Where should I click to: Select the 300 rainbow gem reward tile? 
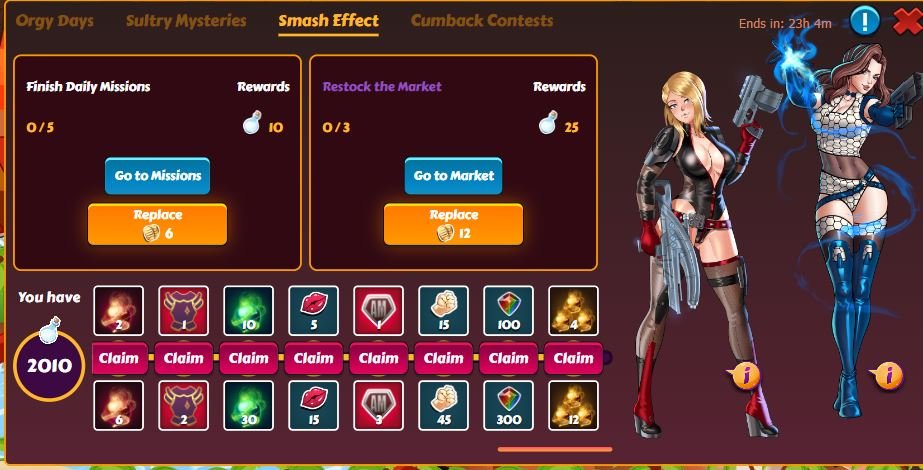[x=509, y=405]
